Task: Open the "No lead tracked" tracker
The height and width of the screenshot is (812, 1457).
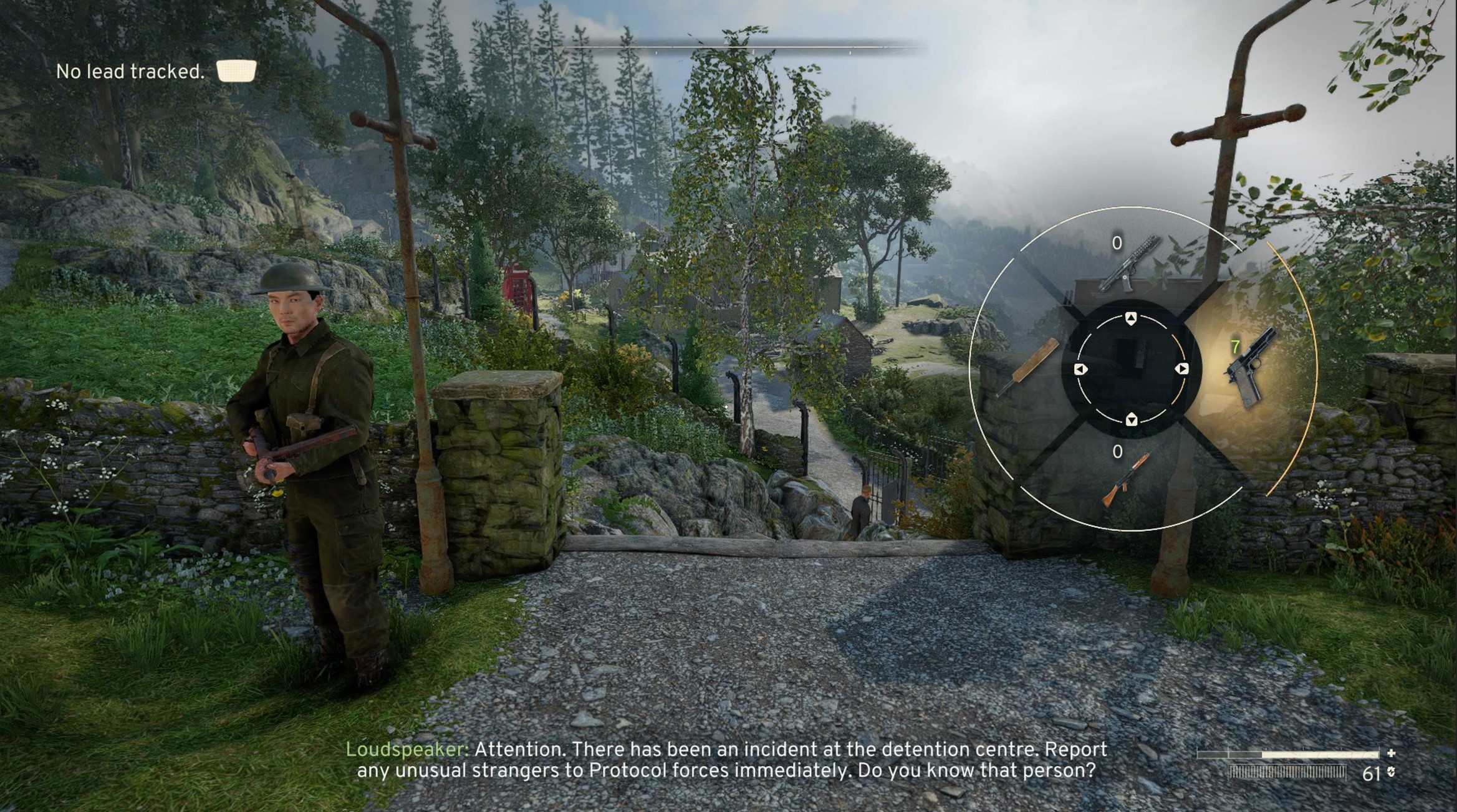Action: [x=155, y=72]
